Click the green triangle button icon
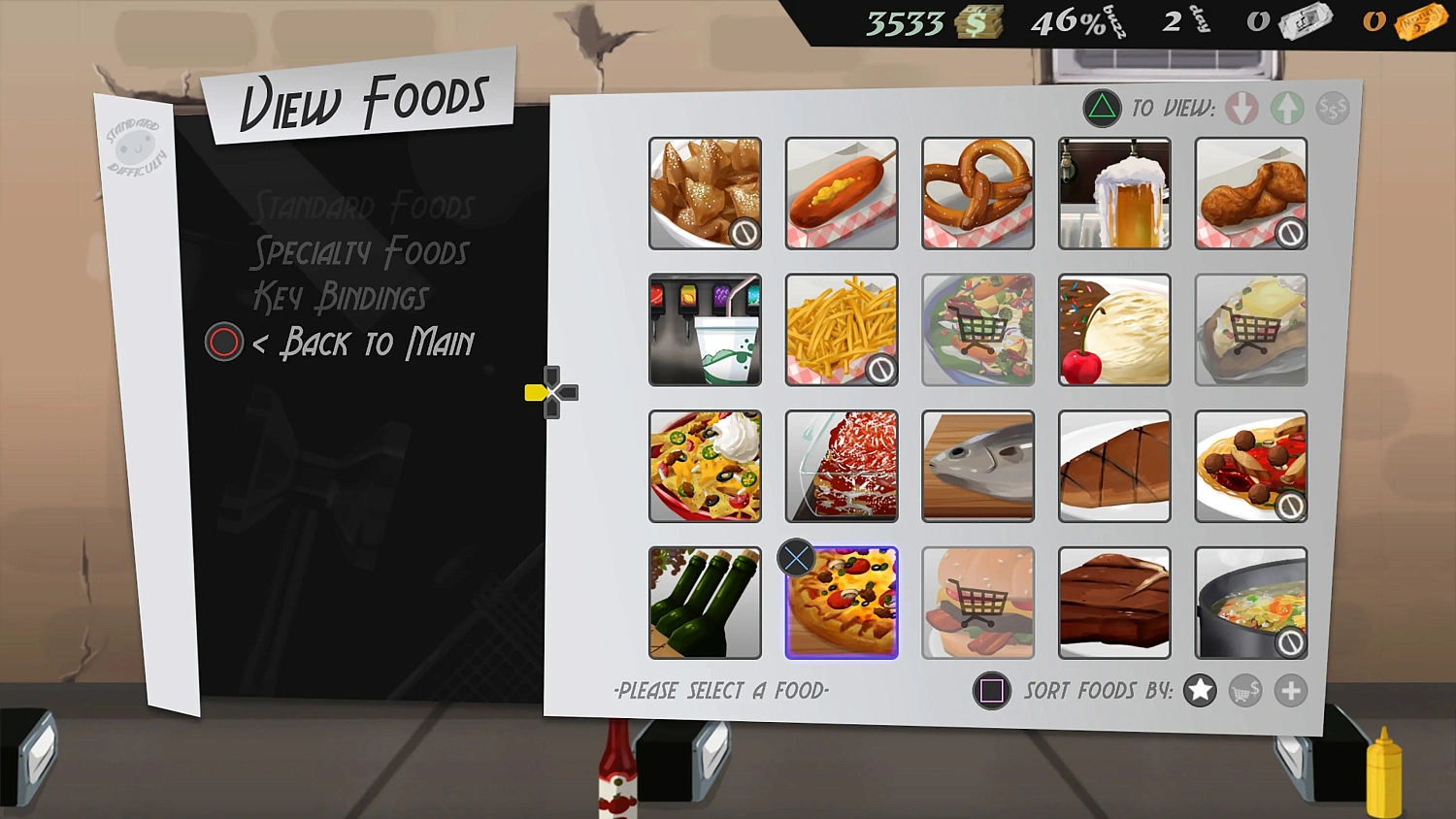This screenshot has width=1456, height=819. (1101, 108)
